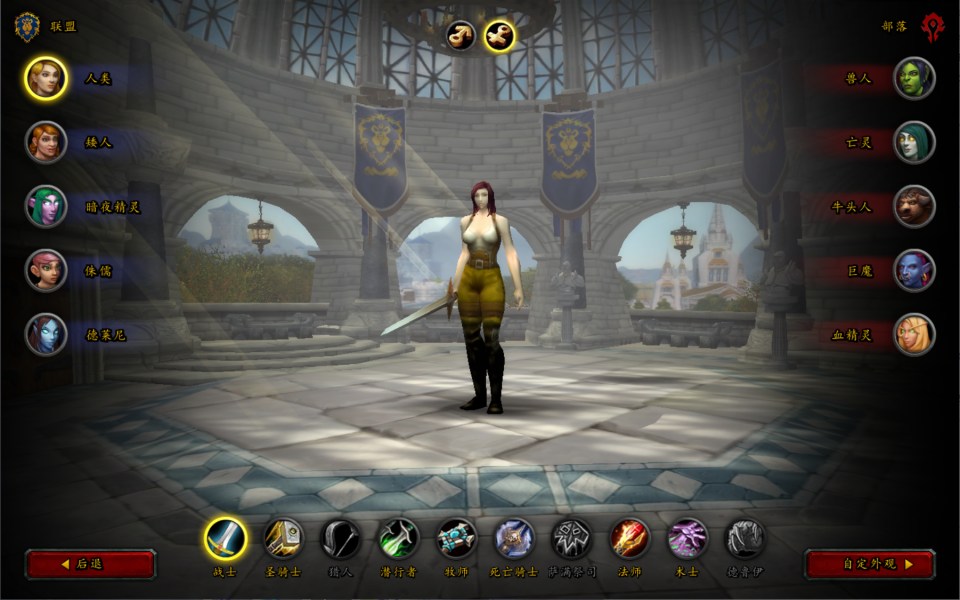Select the female gender icon
Image resolution: width=960 pixels, height=600 pixels.
tap(499, 36)
